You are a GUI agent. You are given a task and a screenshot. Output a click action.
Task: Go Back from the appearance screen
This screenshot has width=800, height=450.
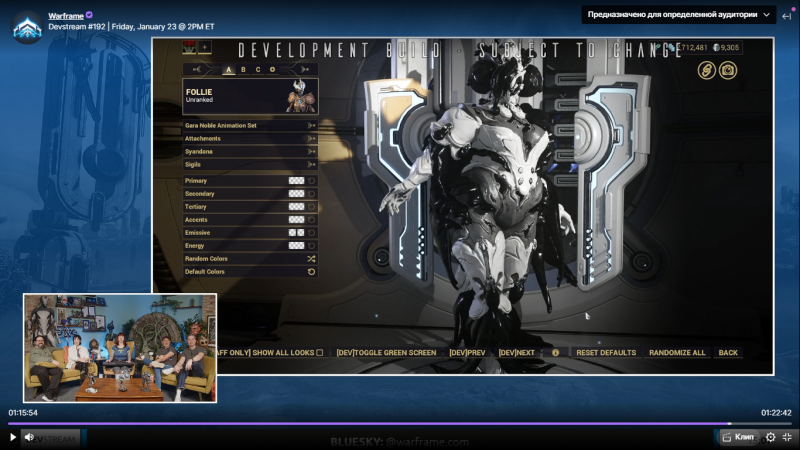(728, 352)
